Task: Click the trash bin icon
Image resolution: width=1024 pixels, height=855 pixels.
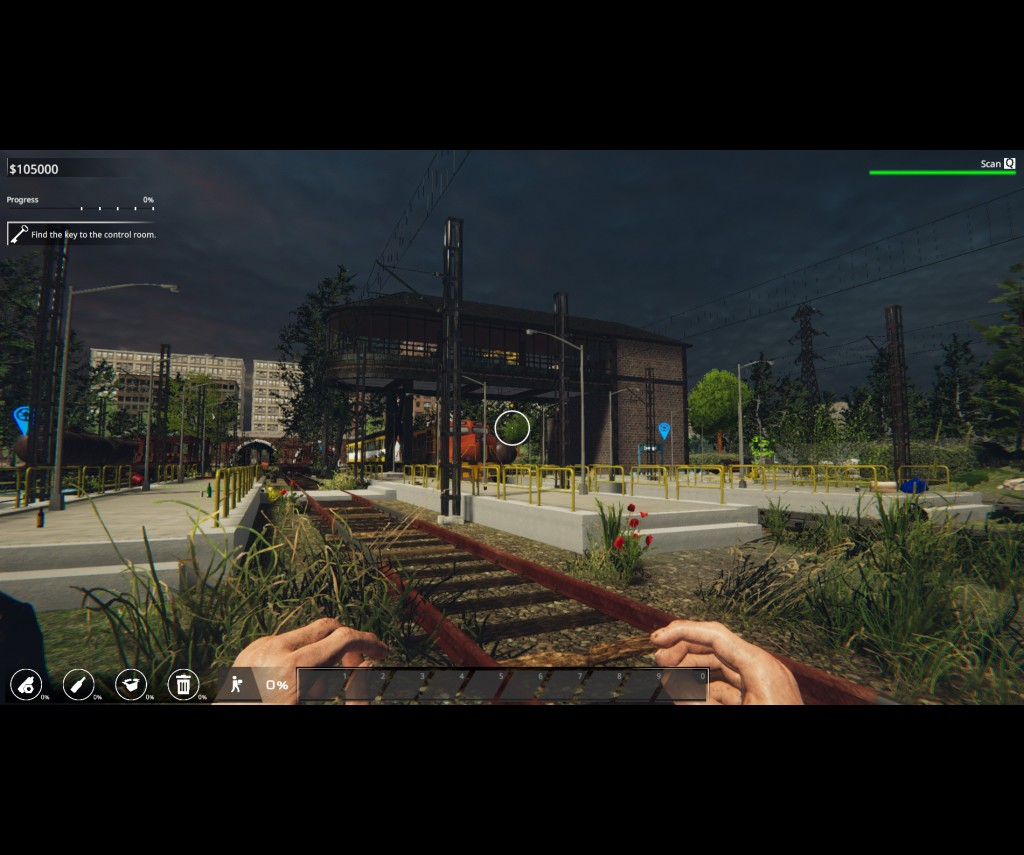Action: [x=183, y=685]
